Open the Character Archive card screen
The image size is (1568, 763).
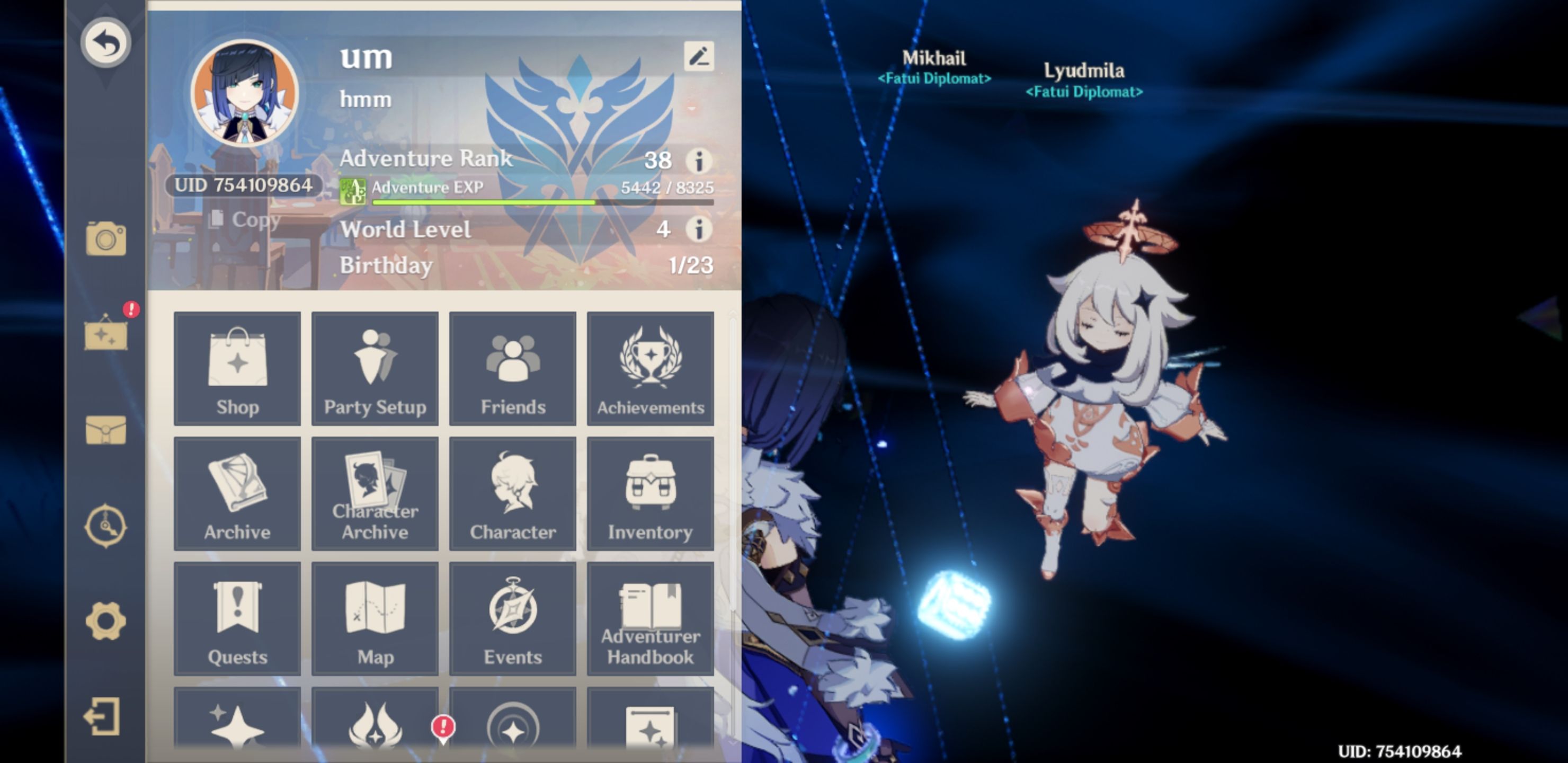coord(375,493)
